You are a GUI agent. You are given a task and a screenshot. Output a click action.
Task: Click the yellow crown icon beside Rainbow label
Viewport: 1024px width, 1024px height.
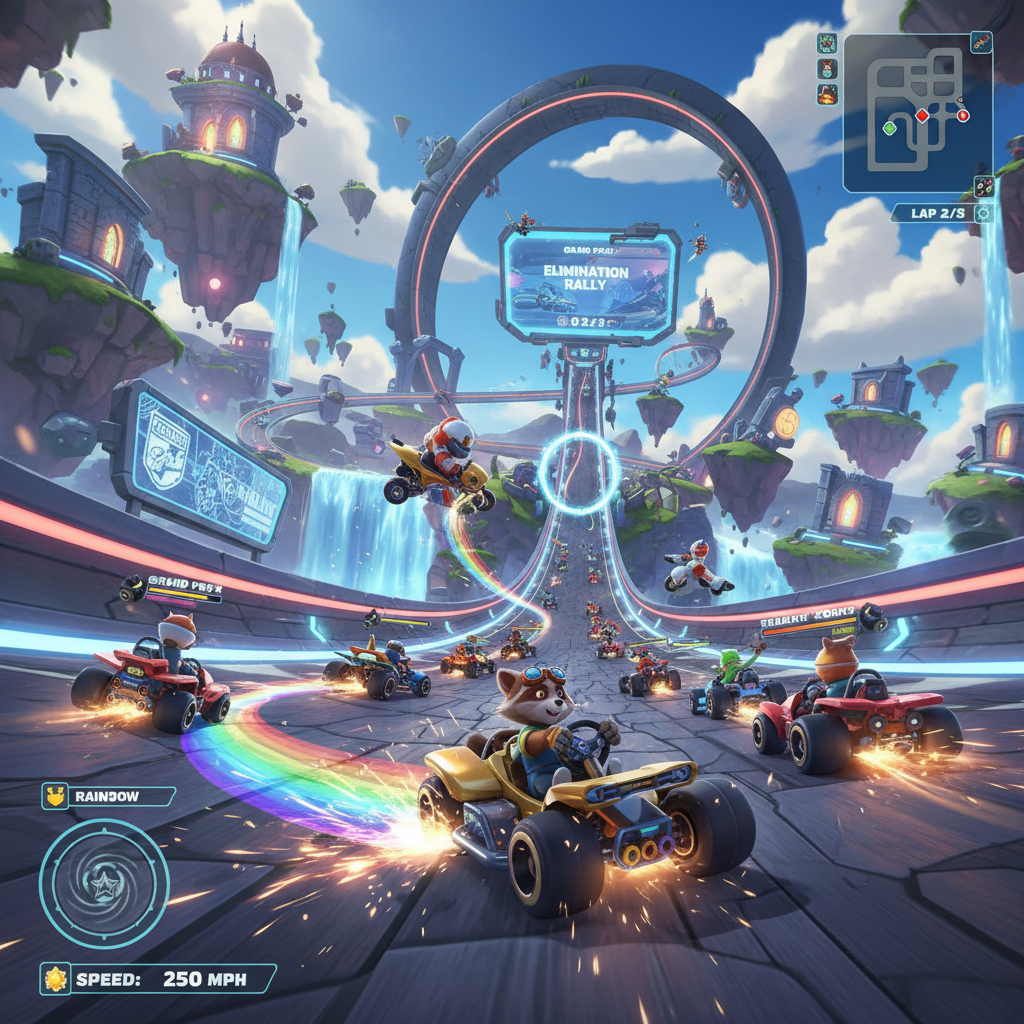pos(55,796)
